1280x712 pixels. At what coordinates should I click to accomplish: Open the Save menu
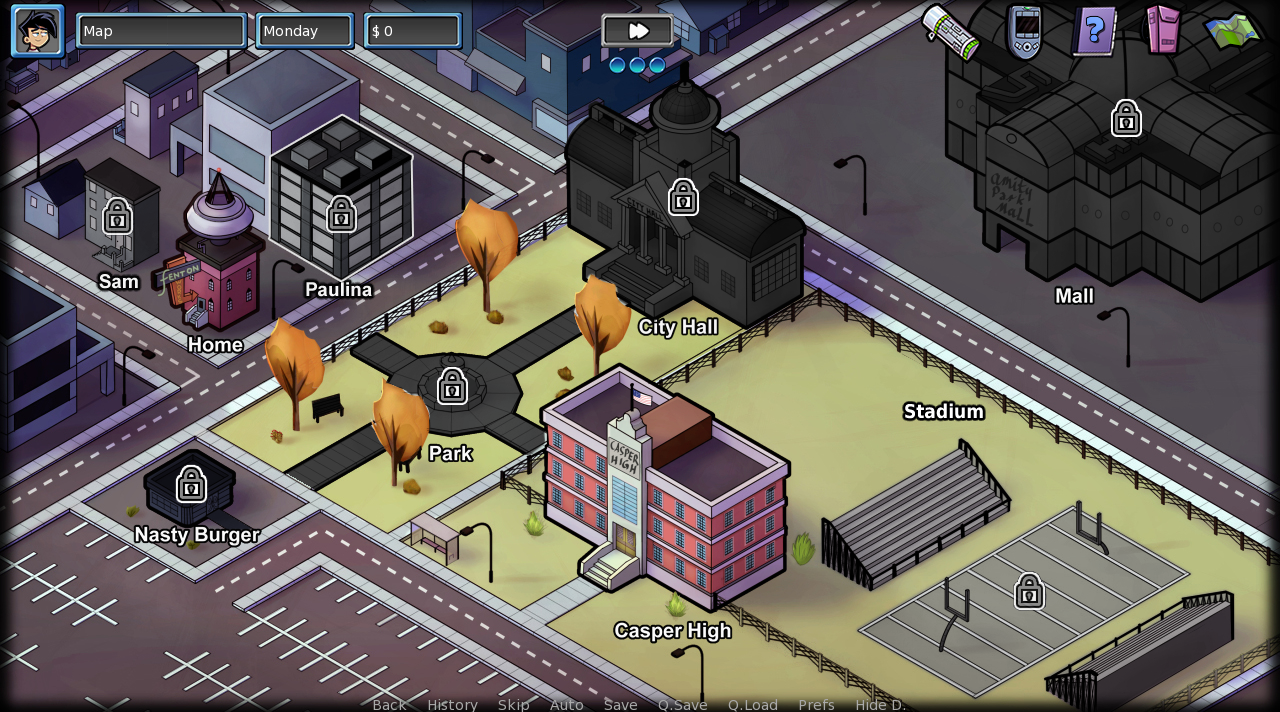point(620,704)
